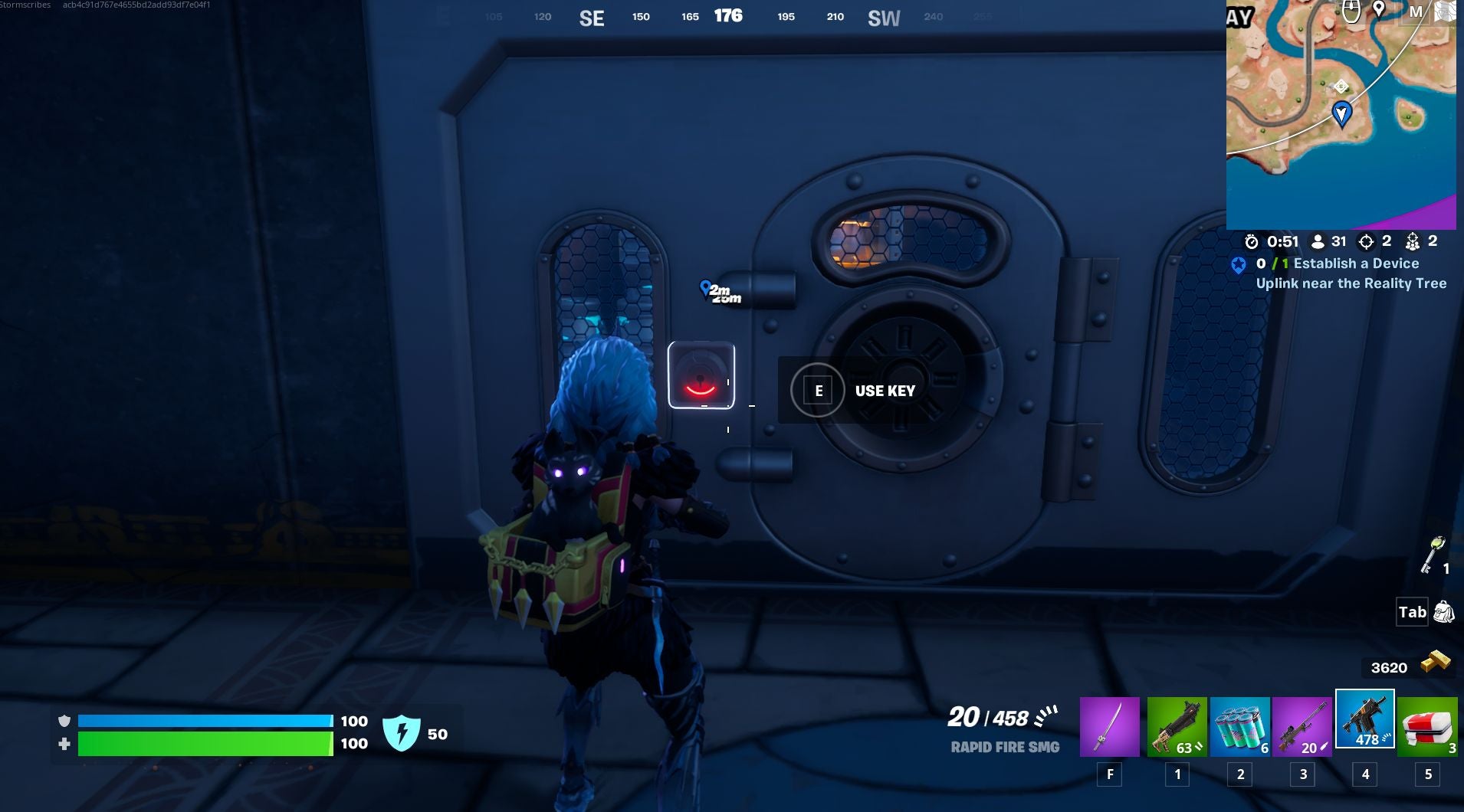This screenshot has height=812, width=1464.
Task: Select the Rapid Fire SMG in slot 4
Action: [x=1367, y=720]
